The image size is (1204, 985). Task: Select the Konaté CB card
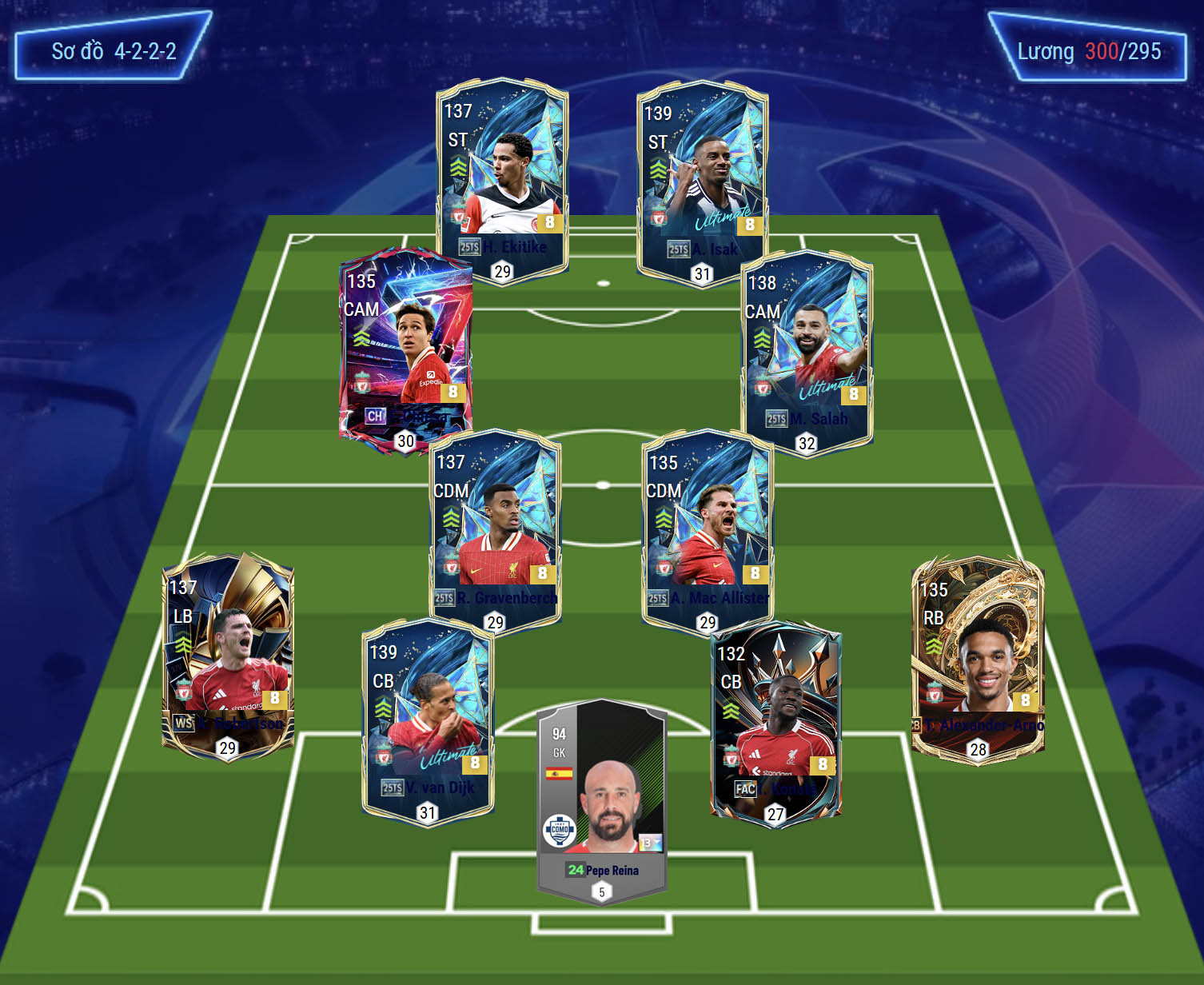[x=775, y=720]
